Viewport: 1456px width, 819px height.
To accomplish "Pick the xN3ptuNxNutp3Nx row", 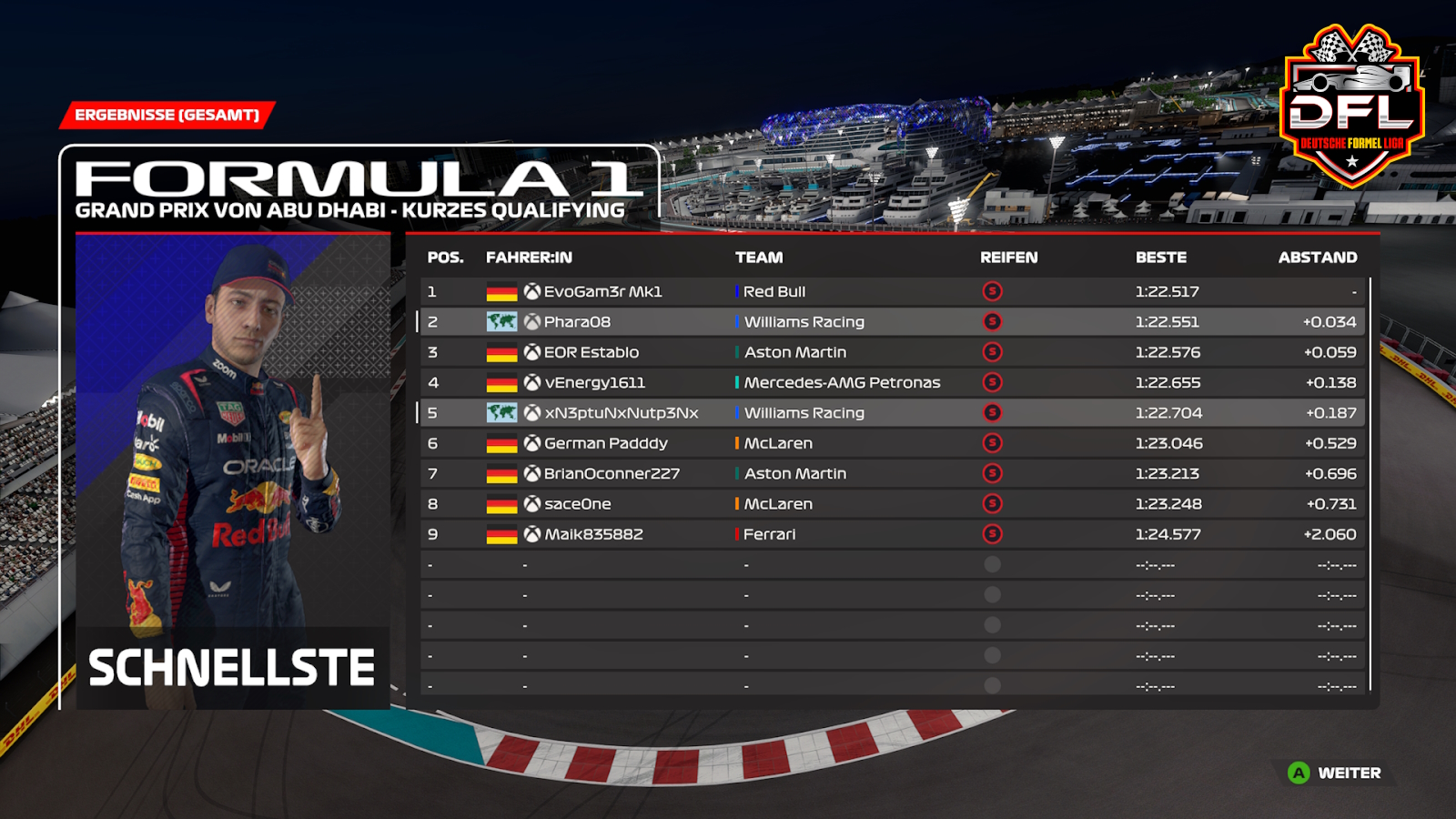I will click(621, 413).
